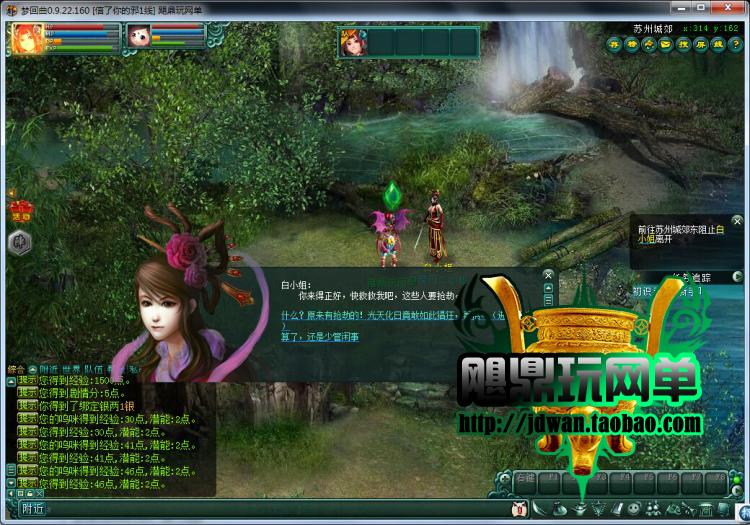Click the 屏 round button in top bar
This screenshot has height=525, width=750.
[699, 44]
